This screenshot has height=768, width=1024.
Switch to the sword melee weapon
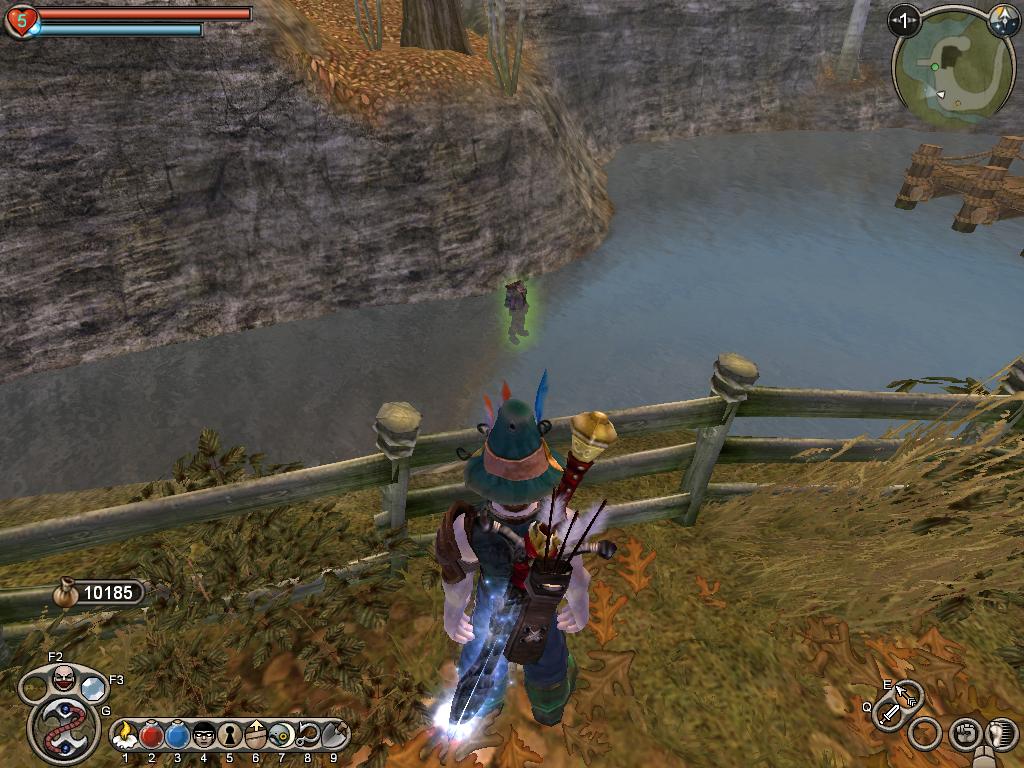coord(888,714)
